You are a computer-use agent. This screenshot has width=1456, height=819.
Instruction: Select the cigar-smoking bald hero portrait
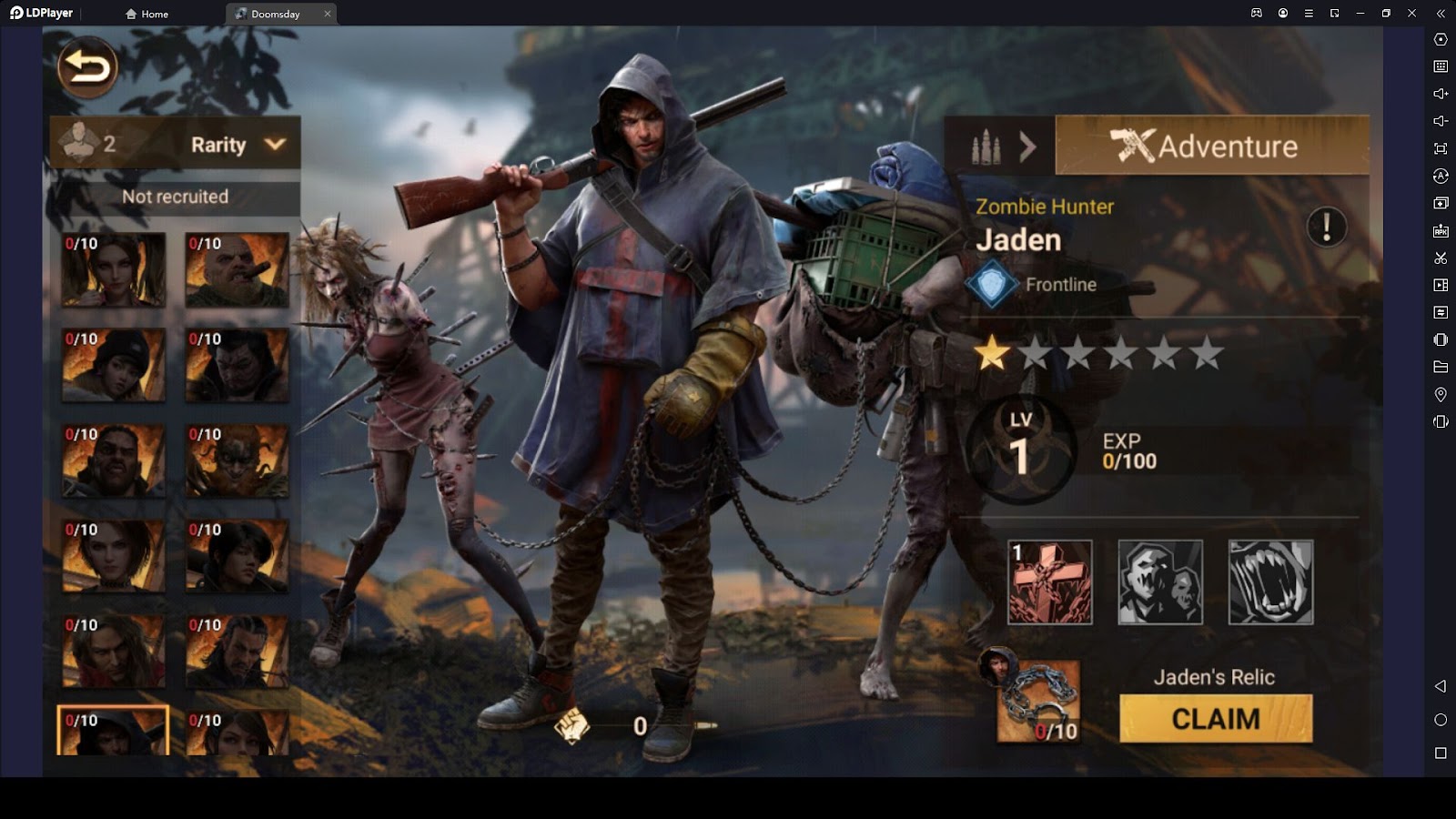coord(237,269)
